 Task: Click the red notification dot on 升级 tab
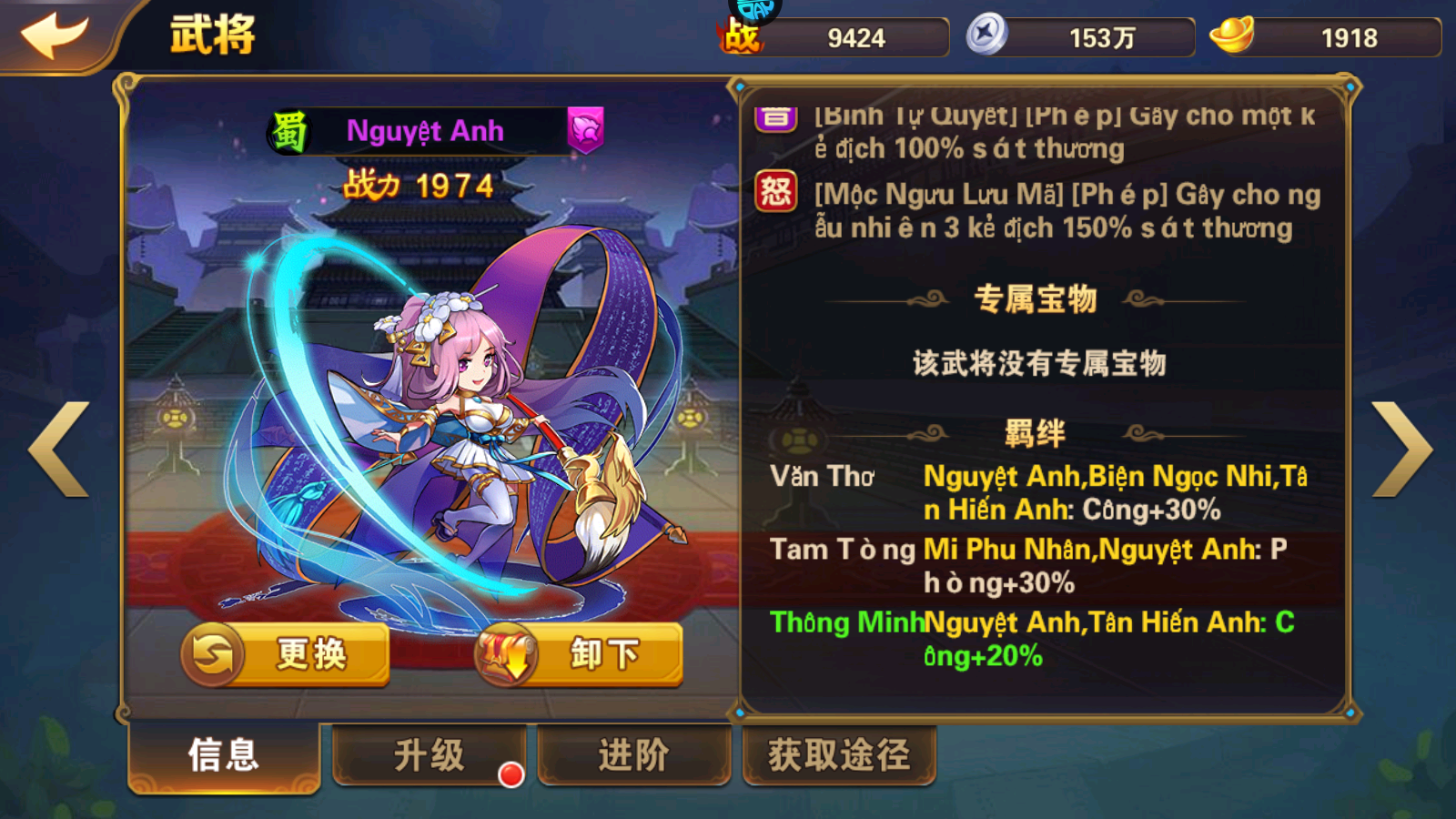tap(510, 775)
